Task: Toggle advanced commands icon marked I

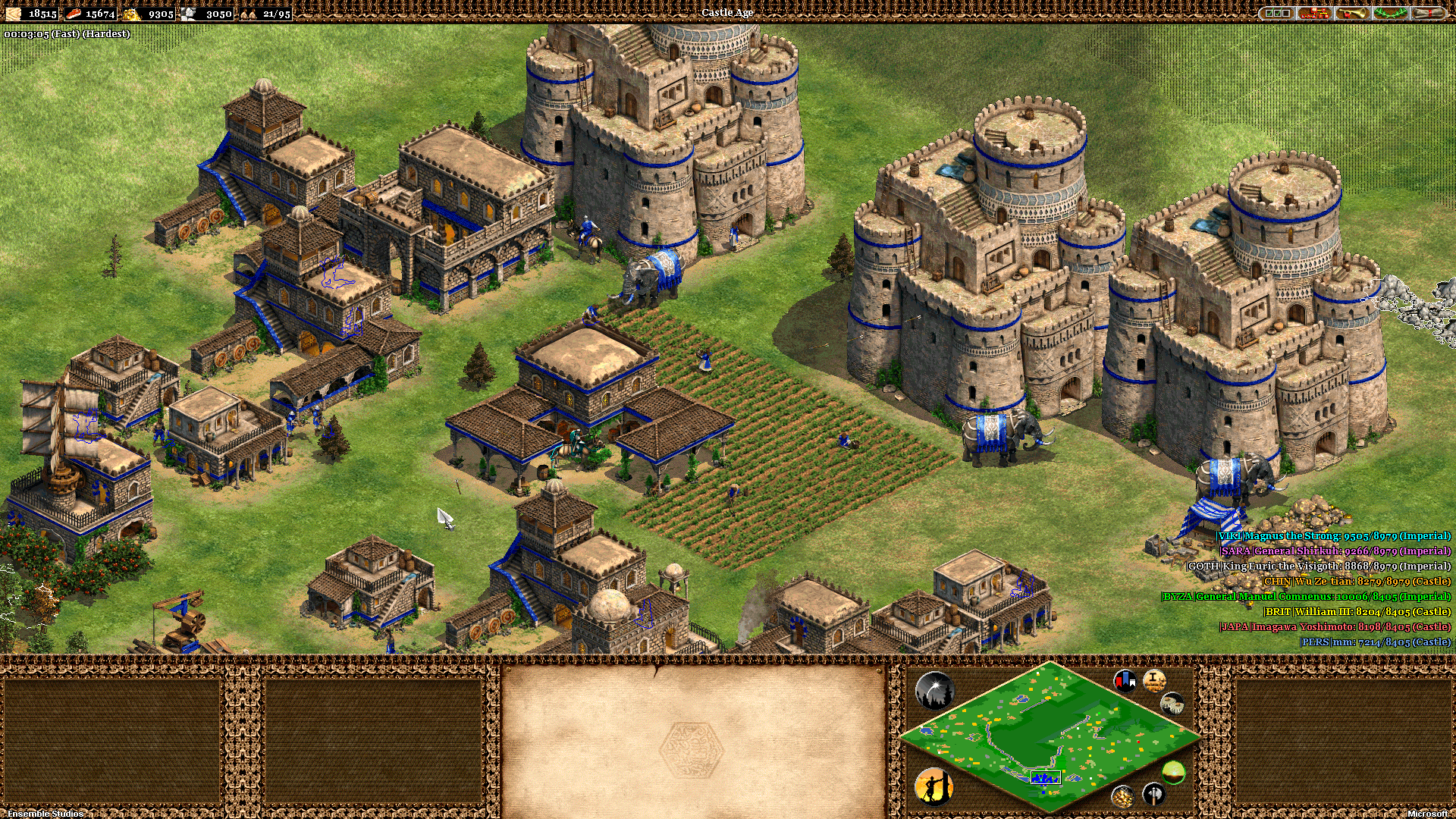Action: [x=1154, y=680]
